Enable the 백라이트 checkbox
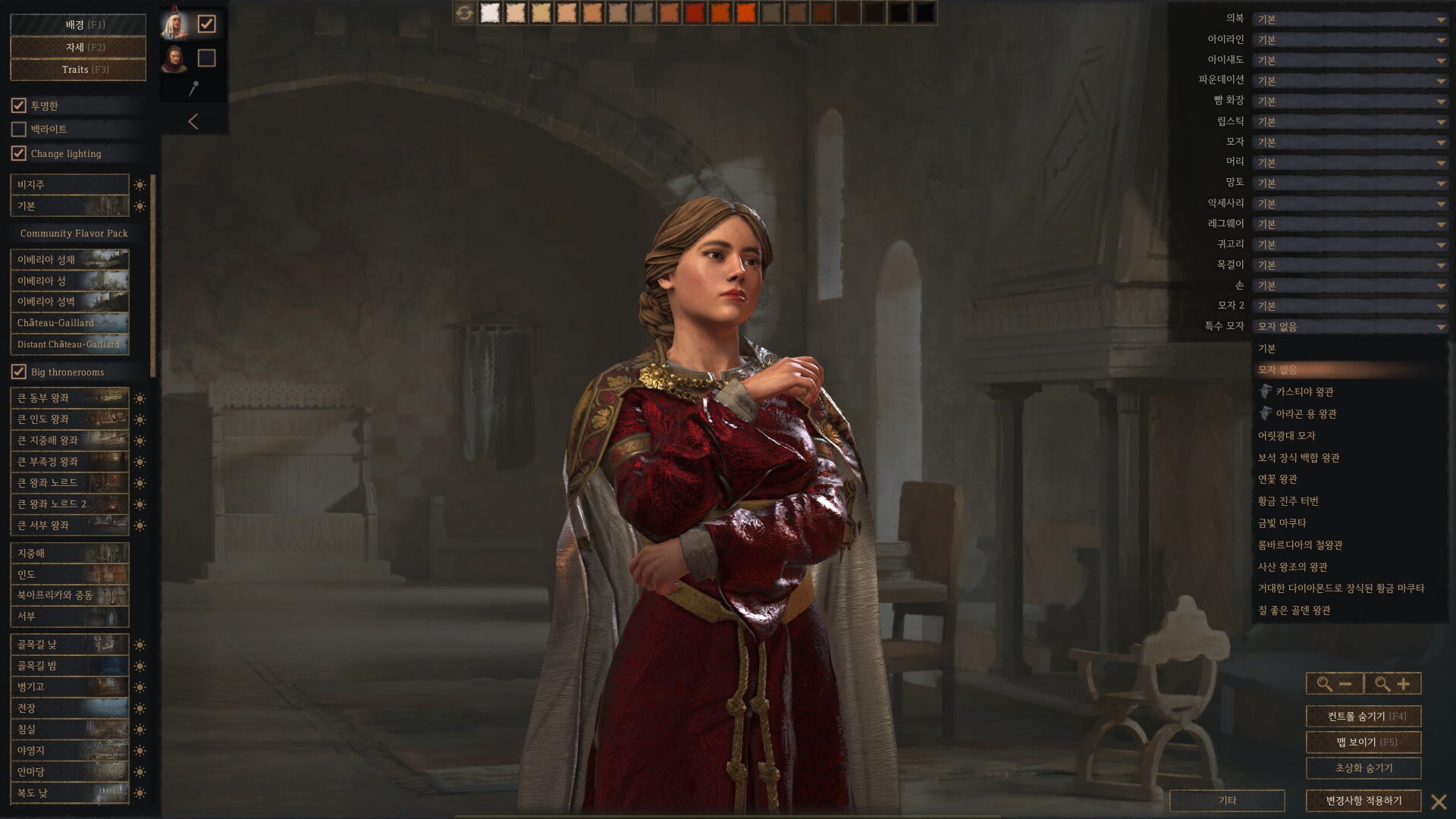Viewport: 1456px width, 819px height. (19, 130)
